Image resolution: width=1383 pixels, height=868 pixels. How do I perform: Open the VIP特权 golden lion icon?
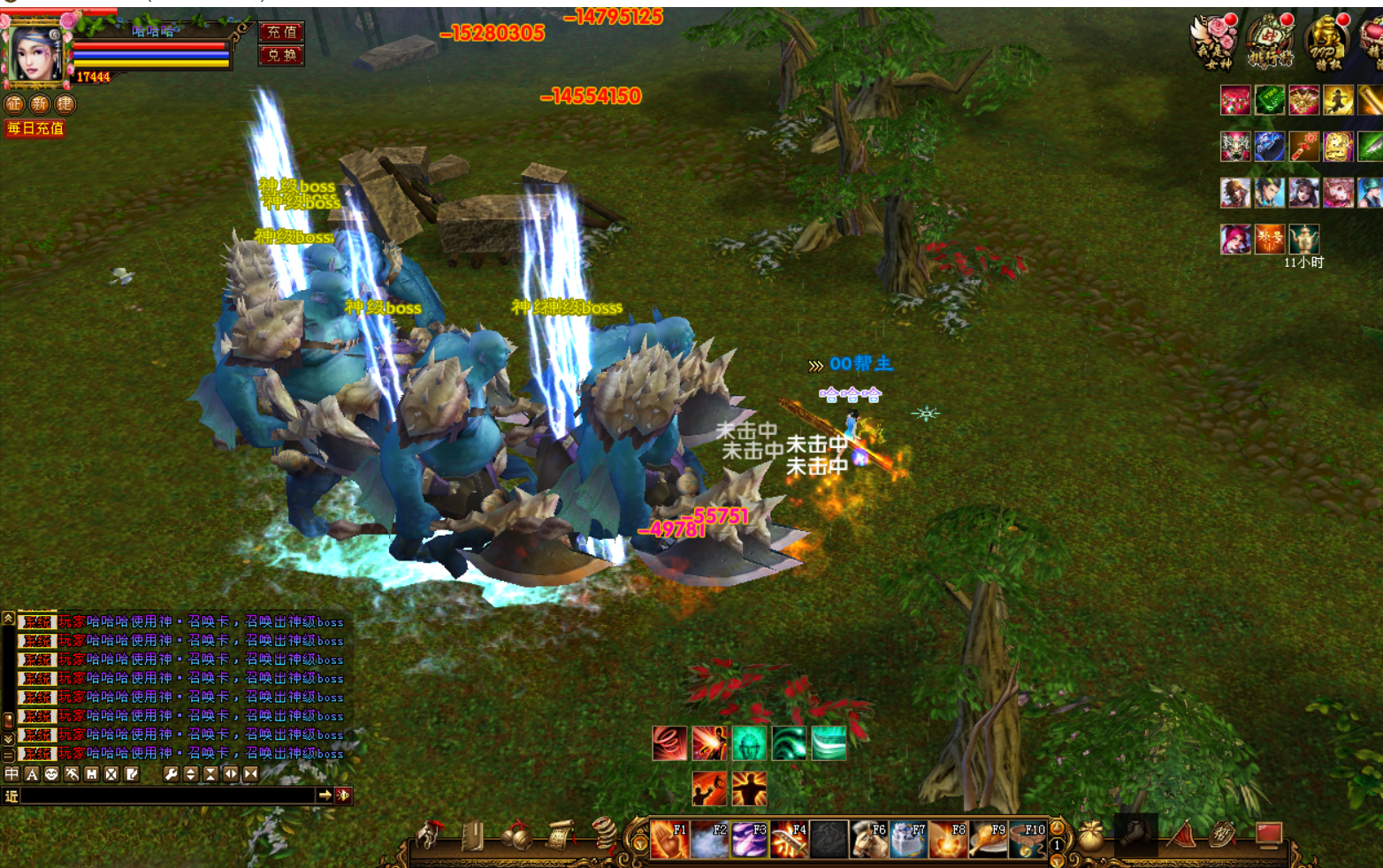[x=1326, y=42]
